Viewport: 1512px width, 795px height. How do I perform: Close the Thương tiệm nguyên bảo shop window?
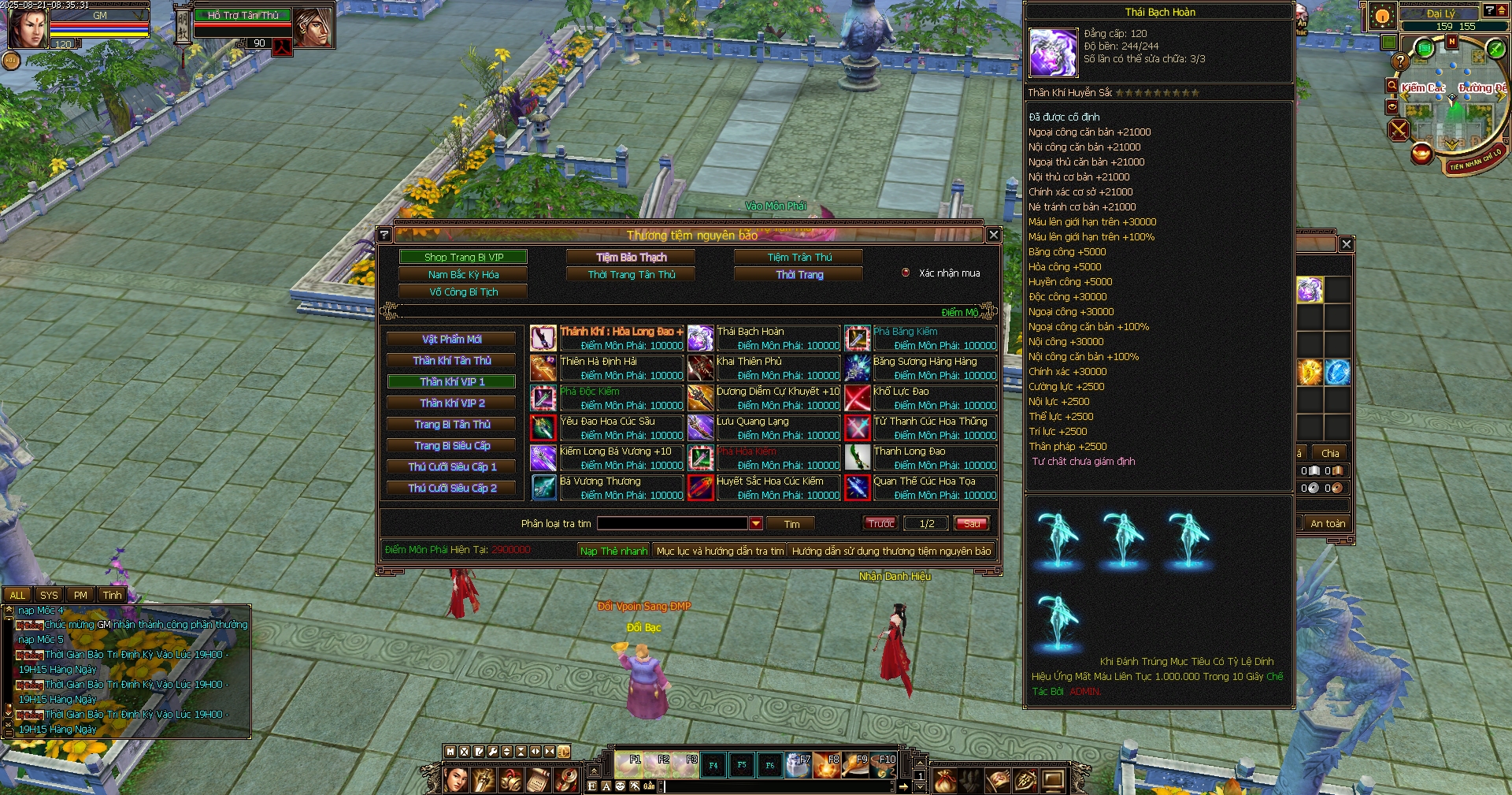click(993, 235)
